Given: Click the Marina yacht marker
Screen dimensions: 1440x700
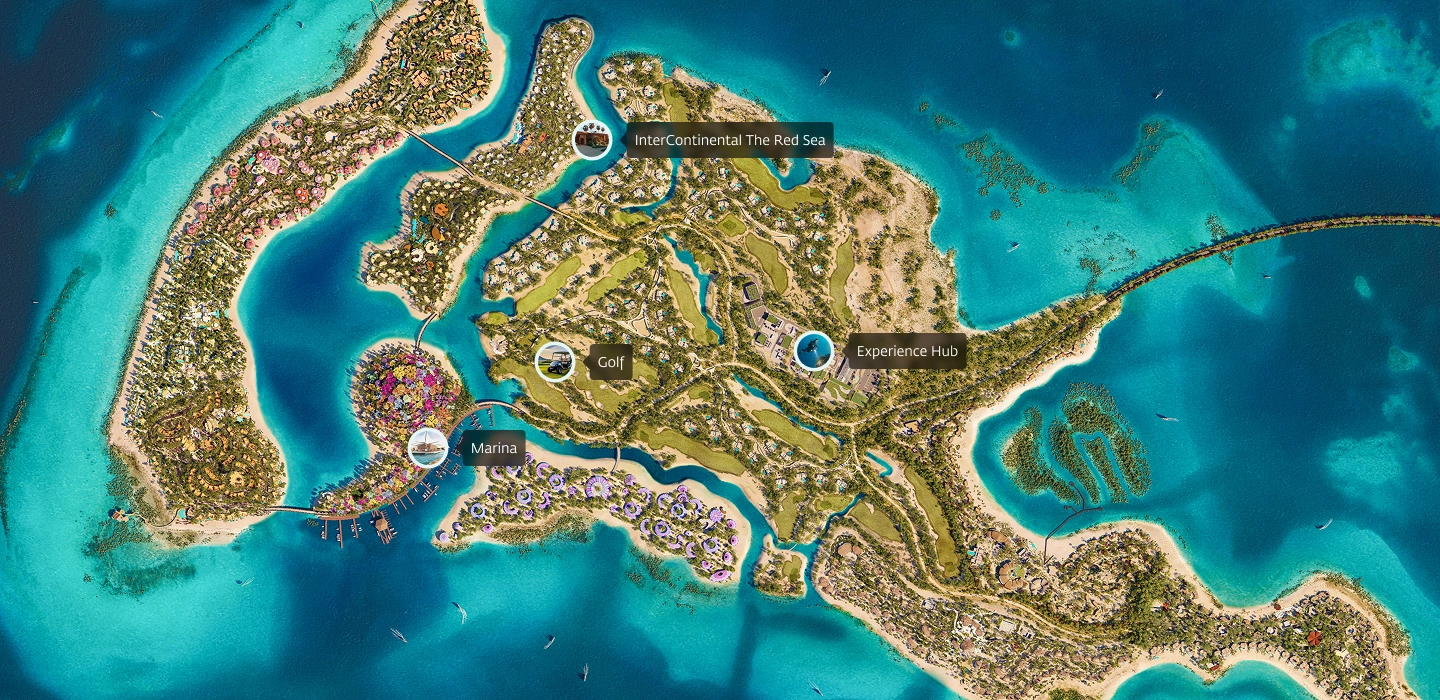Looking at the screenshot, I should 428,447.
